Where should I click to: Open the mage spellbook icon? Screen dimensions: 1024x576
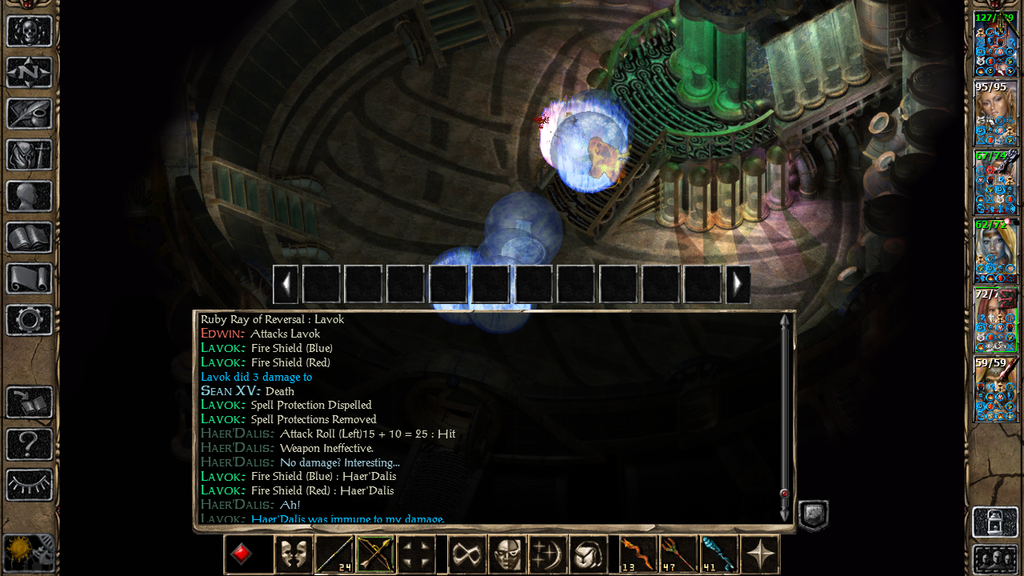(29, 238)
